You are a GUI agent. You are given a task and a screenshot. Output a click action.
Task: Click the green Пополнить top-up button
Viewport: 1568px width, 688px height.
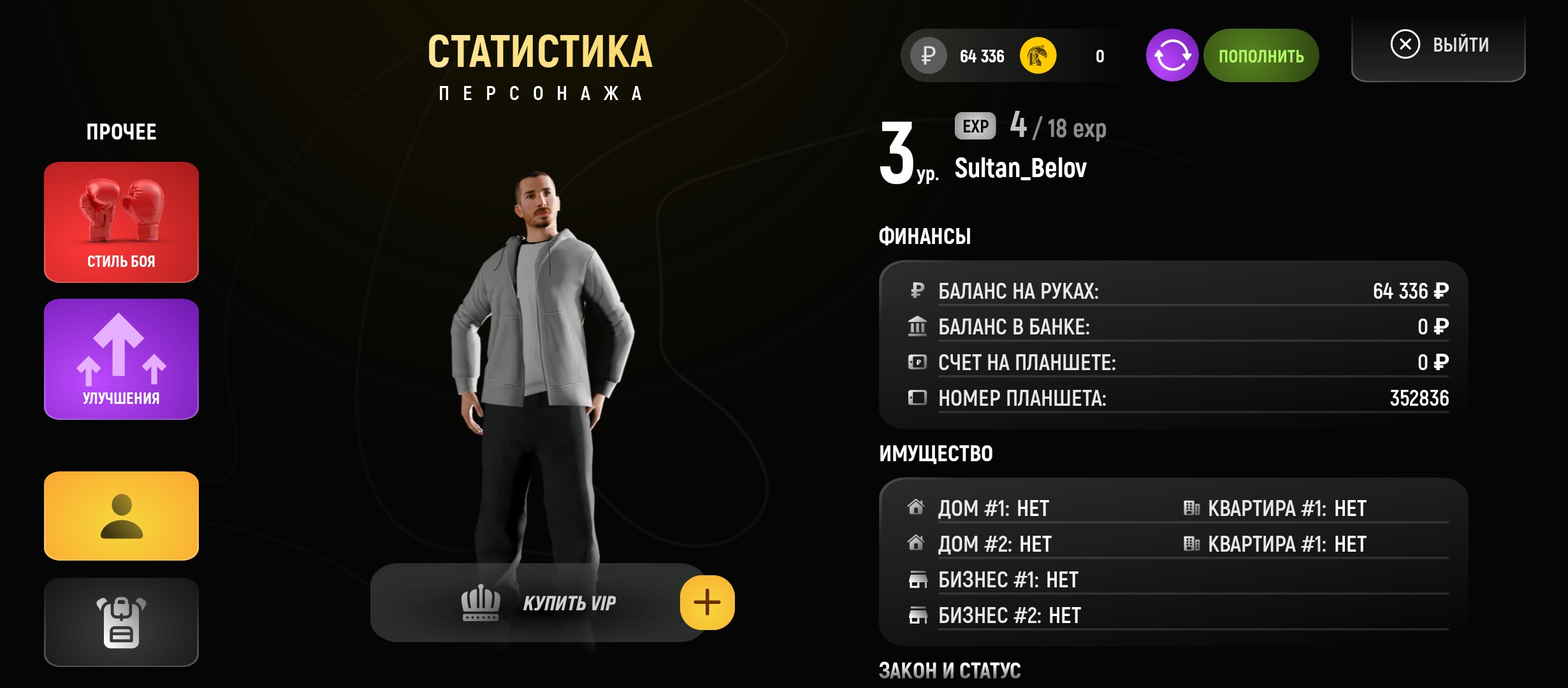[x=1261, y=56]
